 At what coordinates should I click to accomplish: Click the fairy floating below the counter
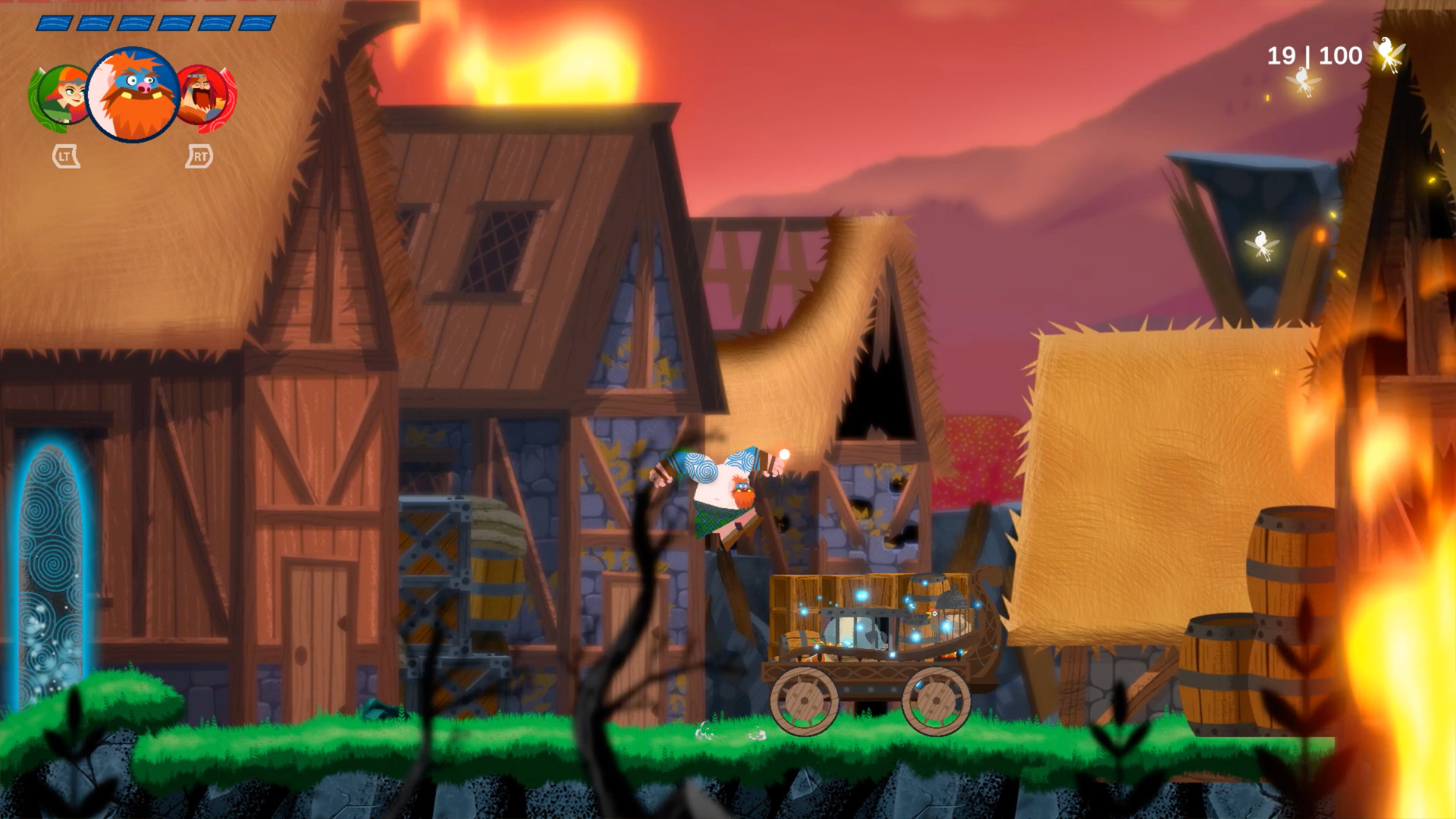[1302, 81]
